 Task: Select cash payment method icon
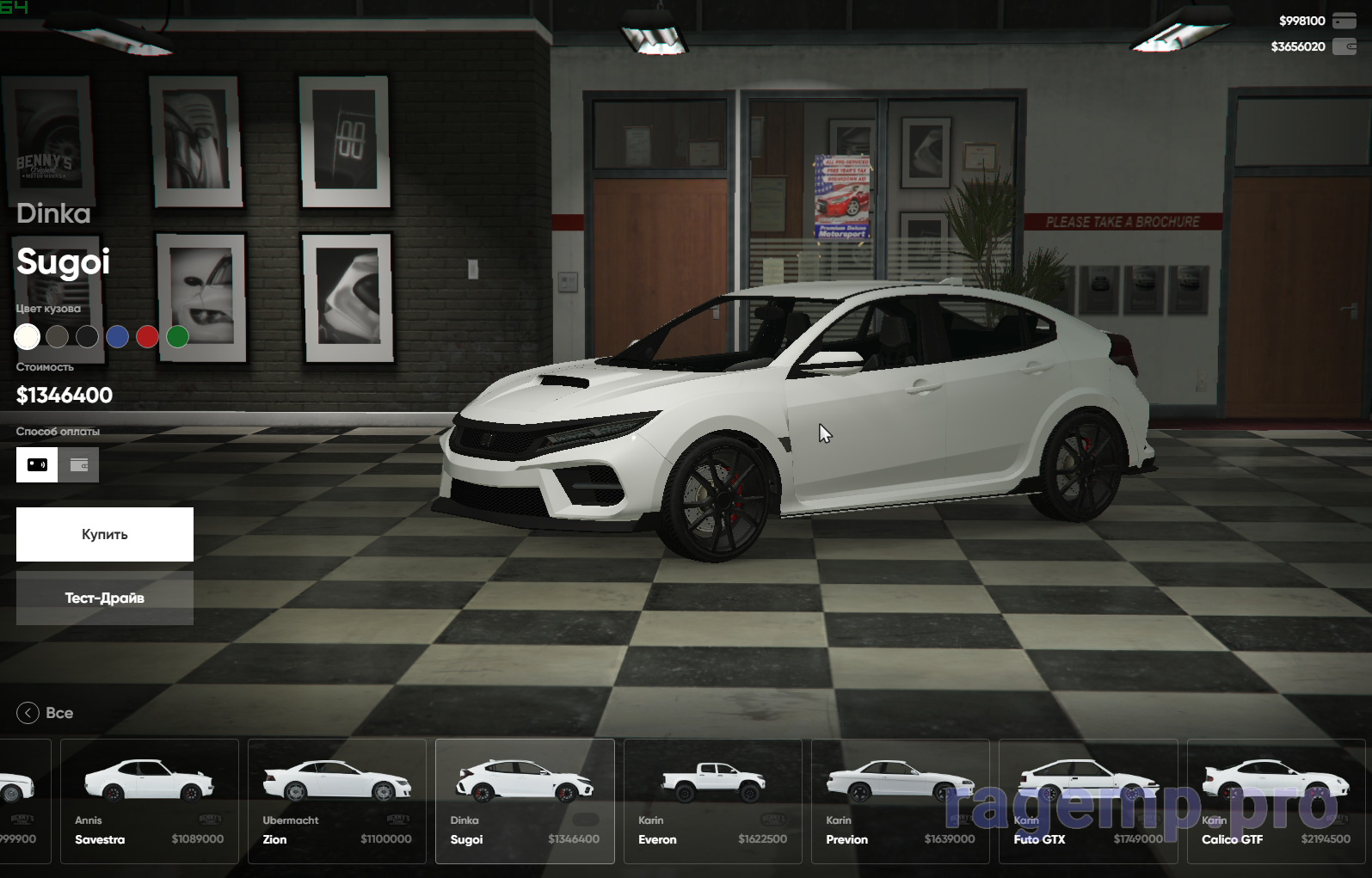[x=37, y=464]
